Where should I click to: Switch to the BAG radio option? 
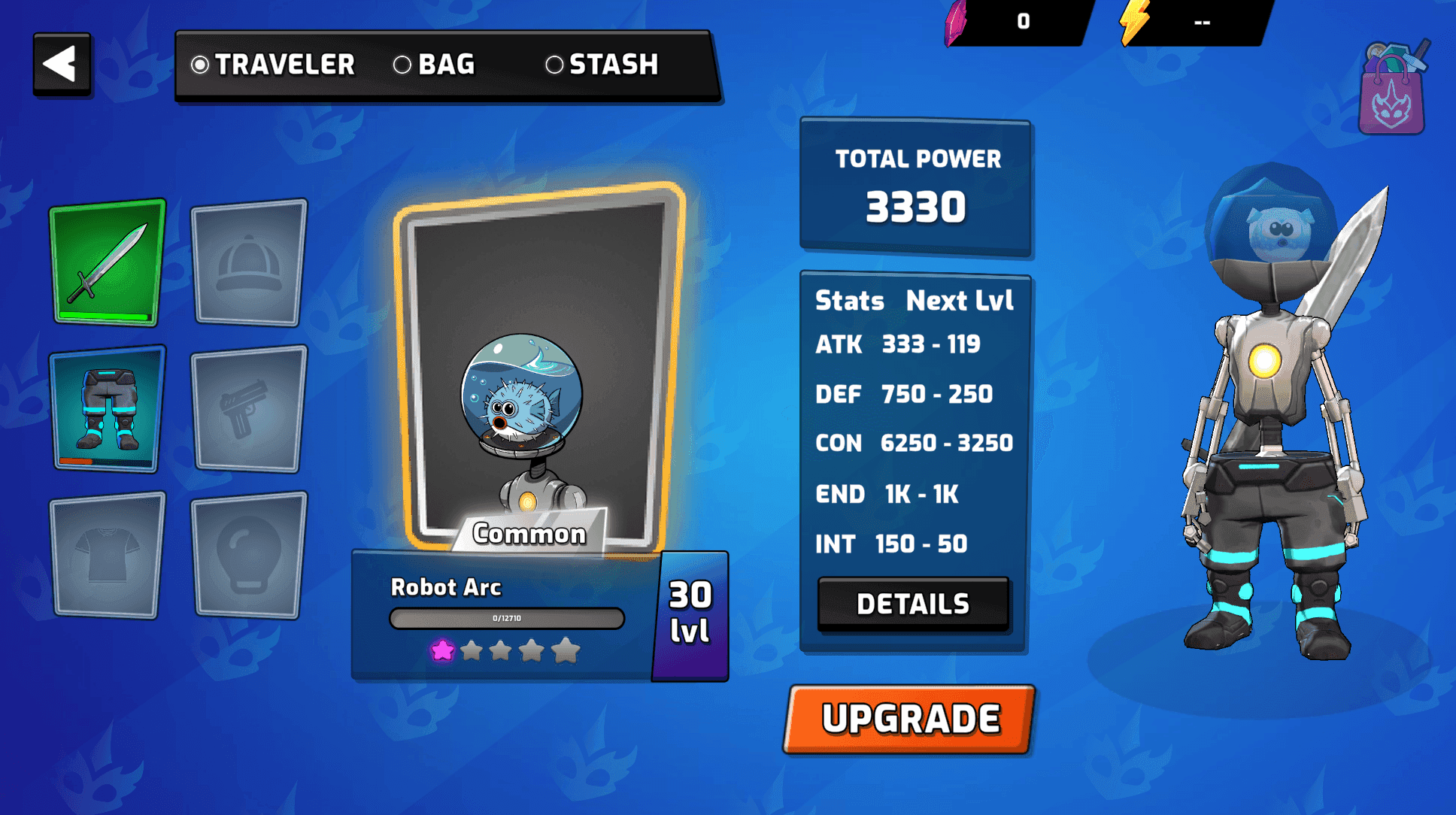click(x=404, y=66)
